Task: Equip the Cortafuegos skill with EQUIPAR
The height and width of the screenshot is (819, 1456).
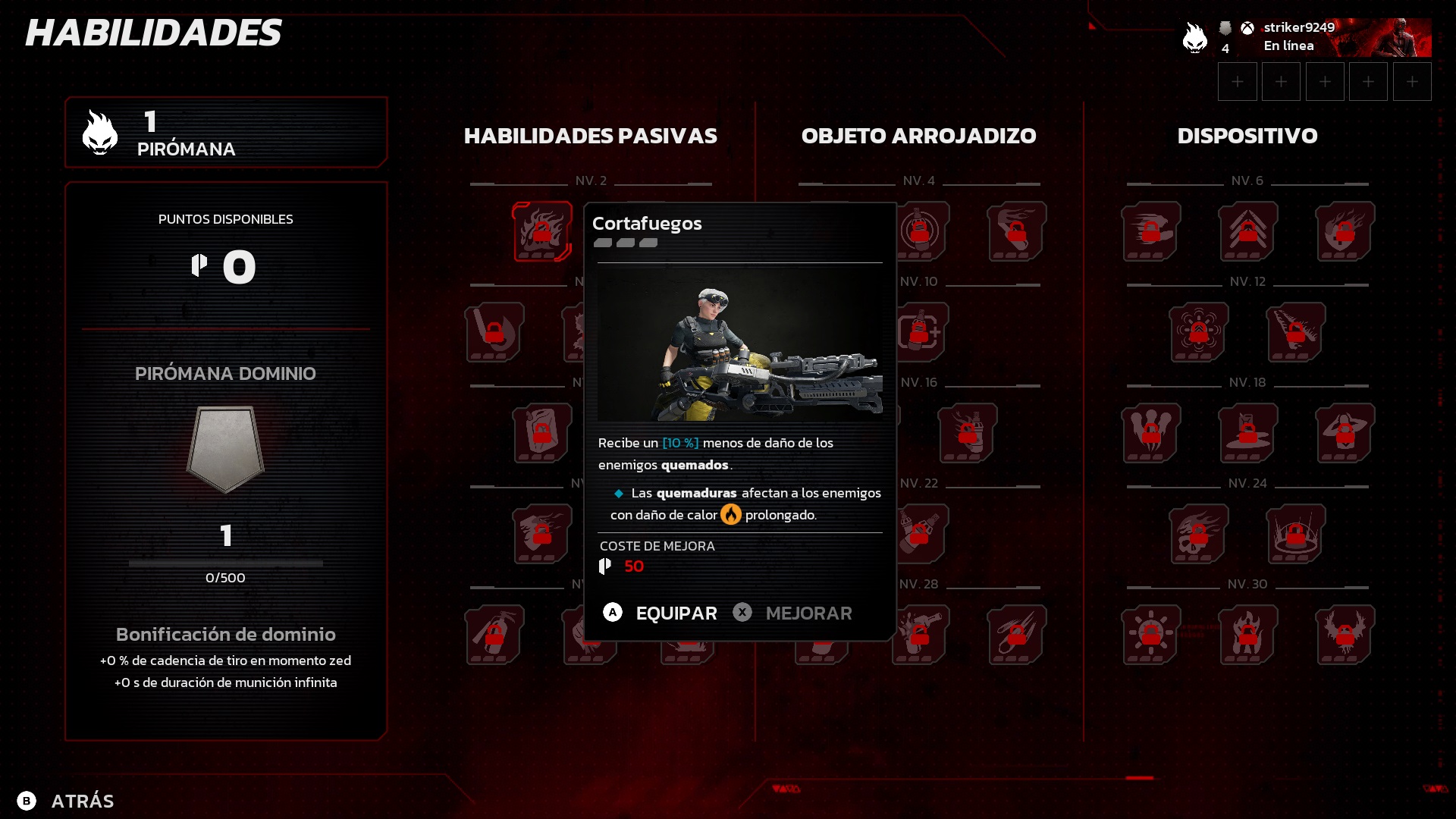Action: (x=660, y=613)
